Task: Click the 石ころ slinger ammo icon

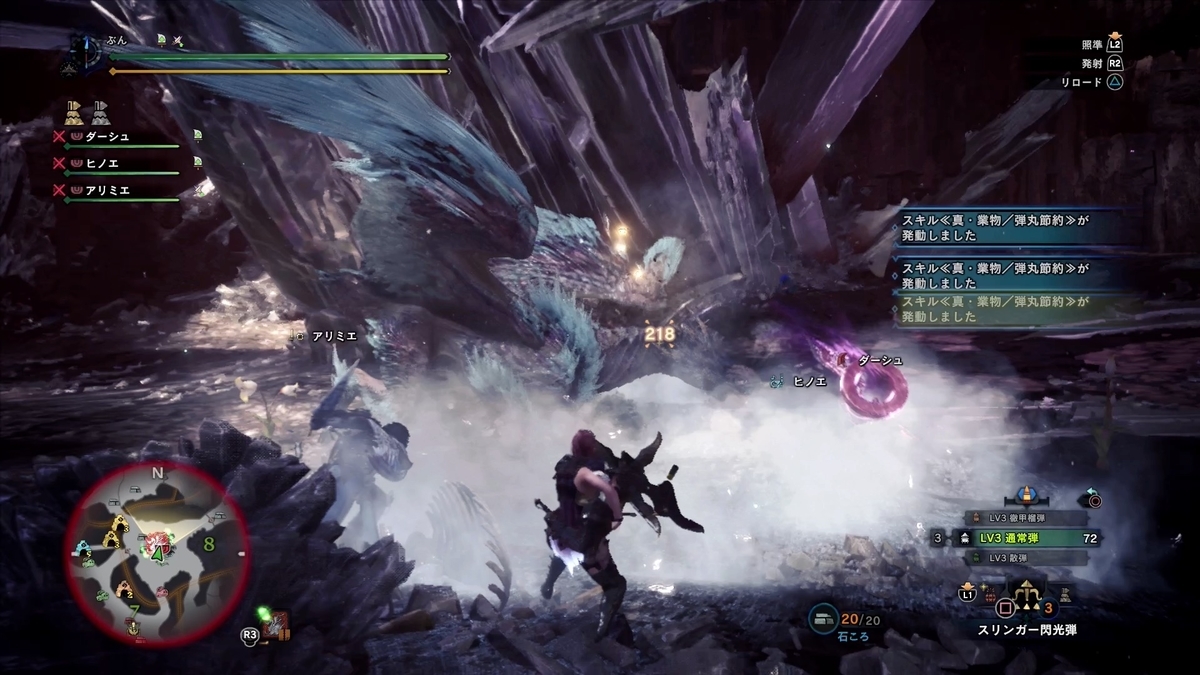Action: [826, 619]
